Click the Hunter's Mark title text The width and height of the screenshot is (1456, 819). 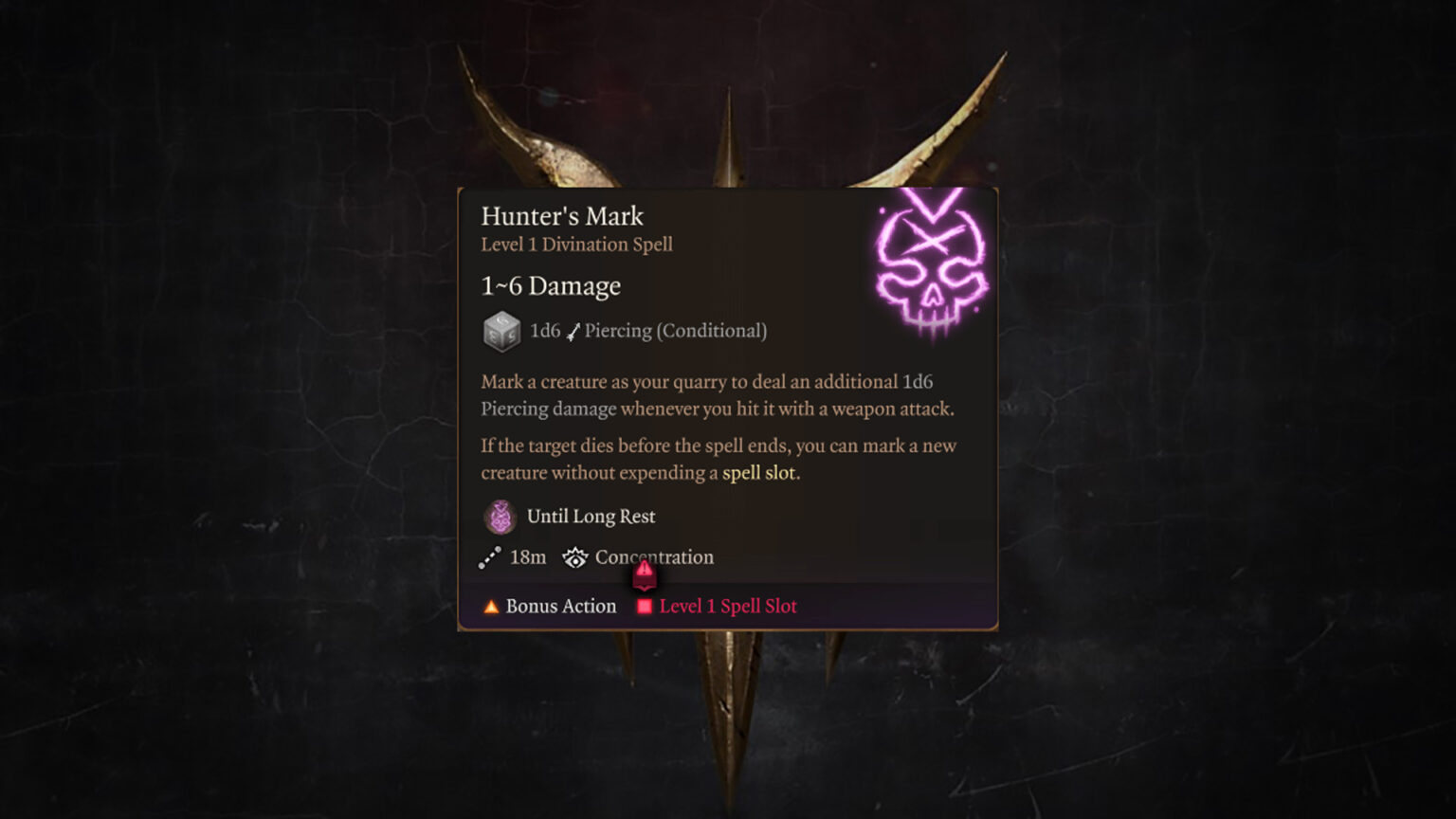561,216
